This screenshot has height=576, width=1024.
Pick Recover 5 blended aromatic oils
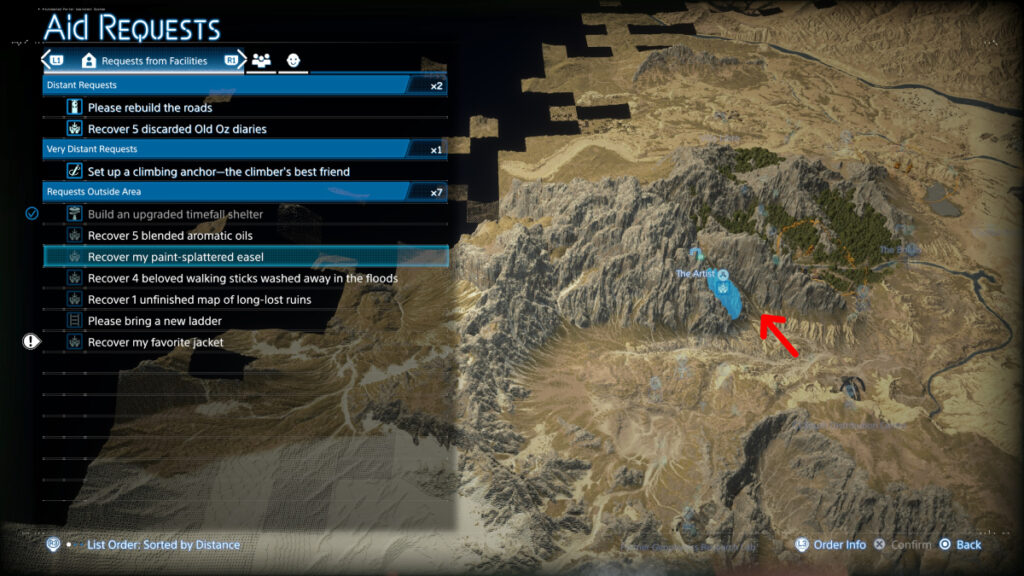coord(168,236)
